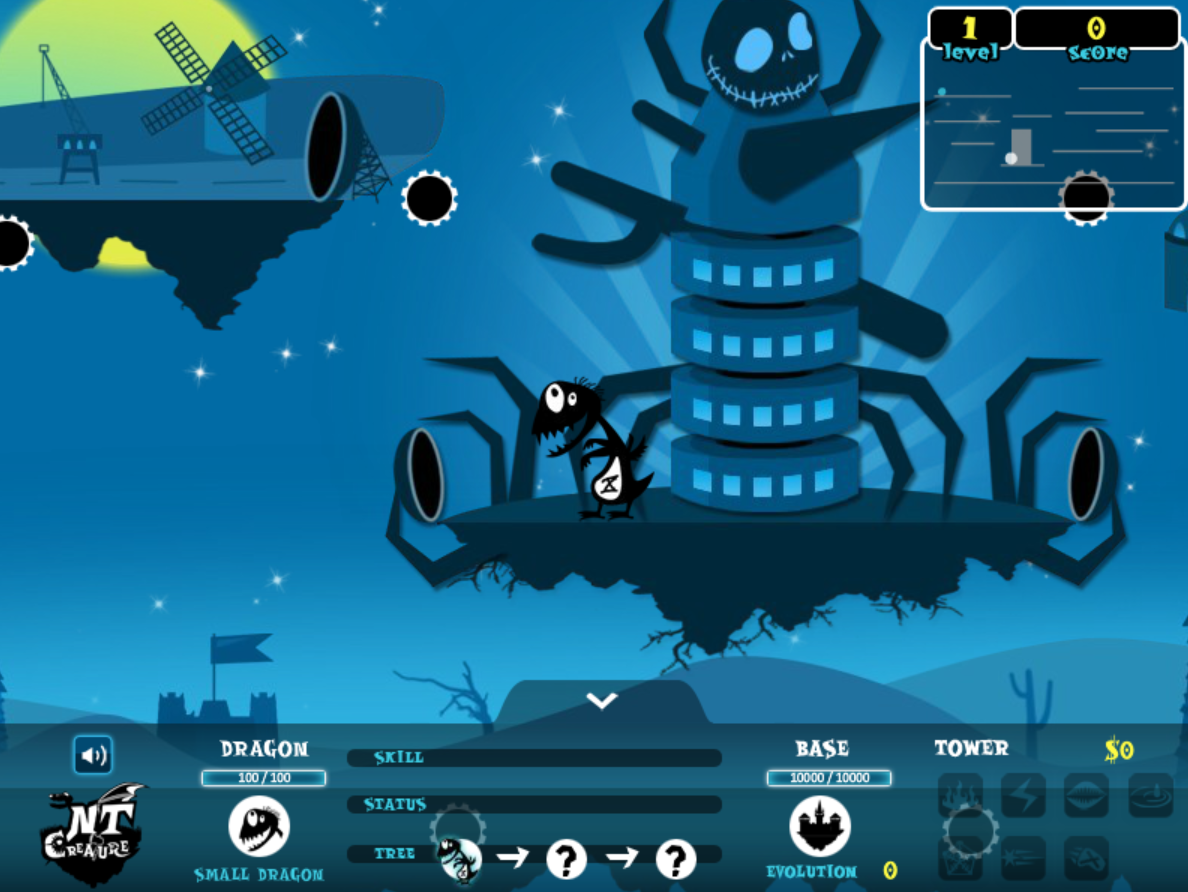Click the NT Creature logo

click(x=94, y=834)
